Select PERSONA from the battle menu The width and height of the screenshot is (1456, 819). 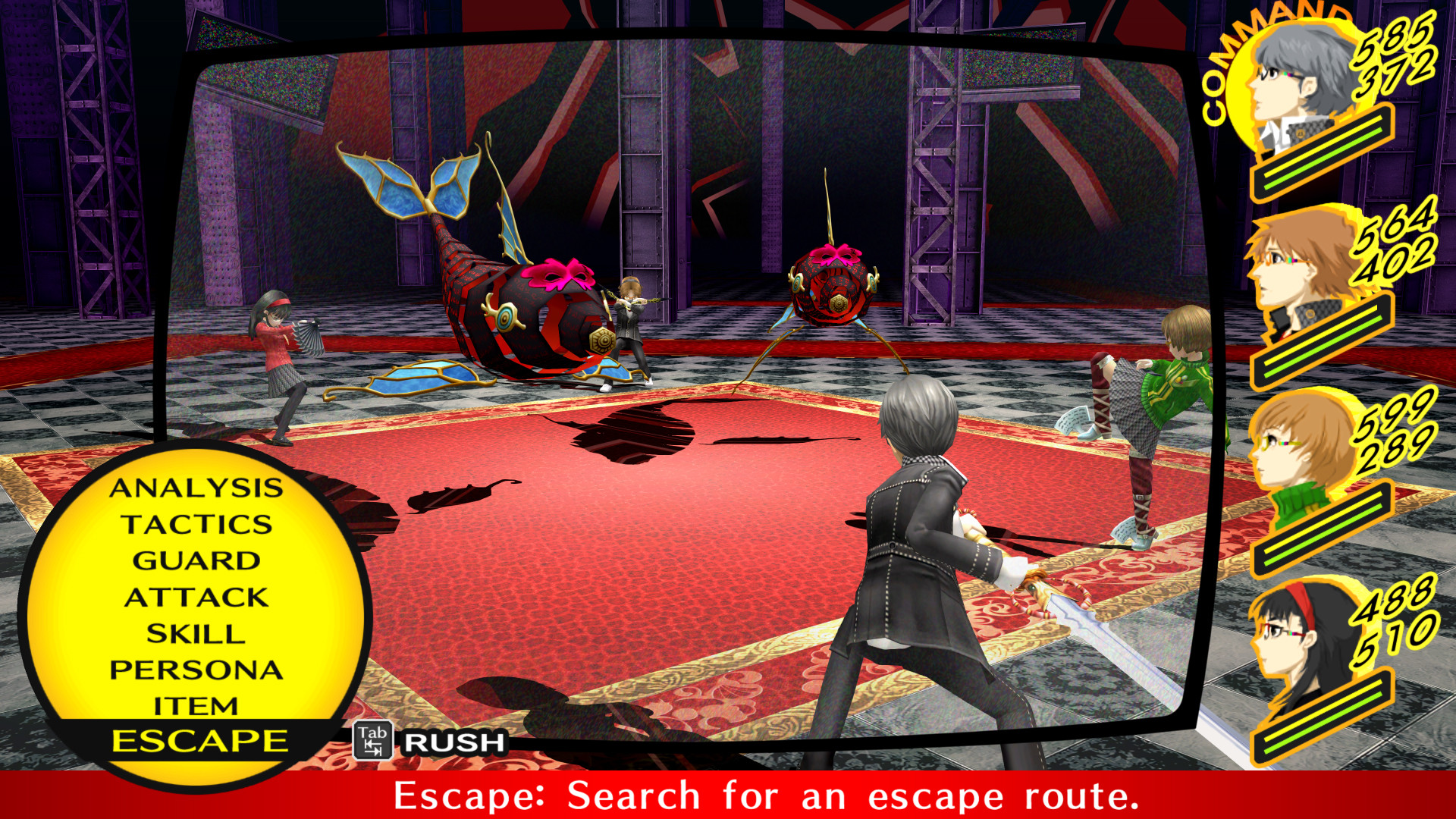point(197,670)
